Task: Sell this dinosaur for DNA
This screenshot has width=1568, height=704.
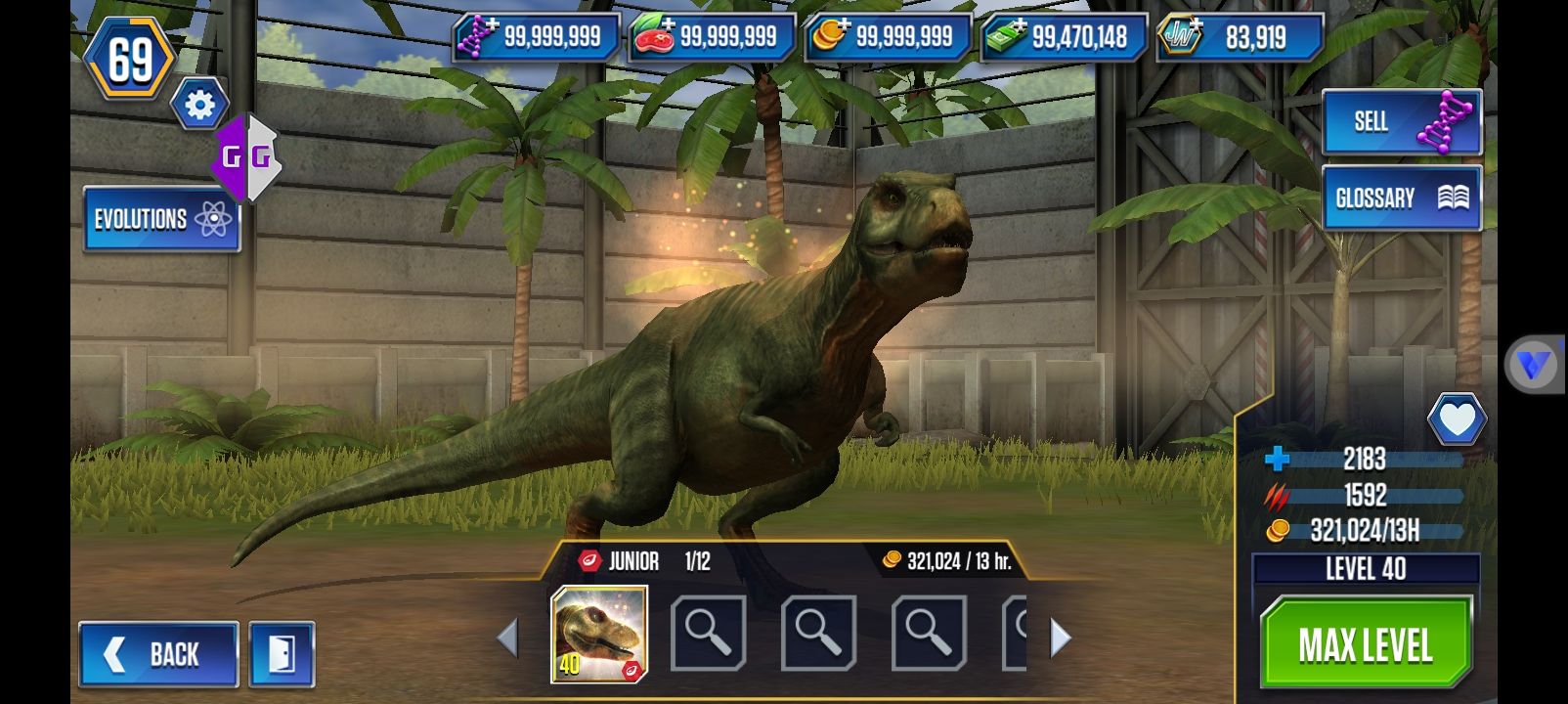Action: pos(1401,121)
